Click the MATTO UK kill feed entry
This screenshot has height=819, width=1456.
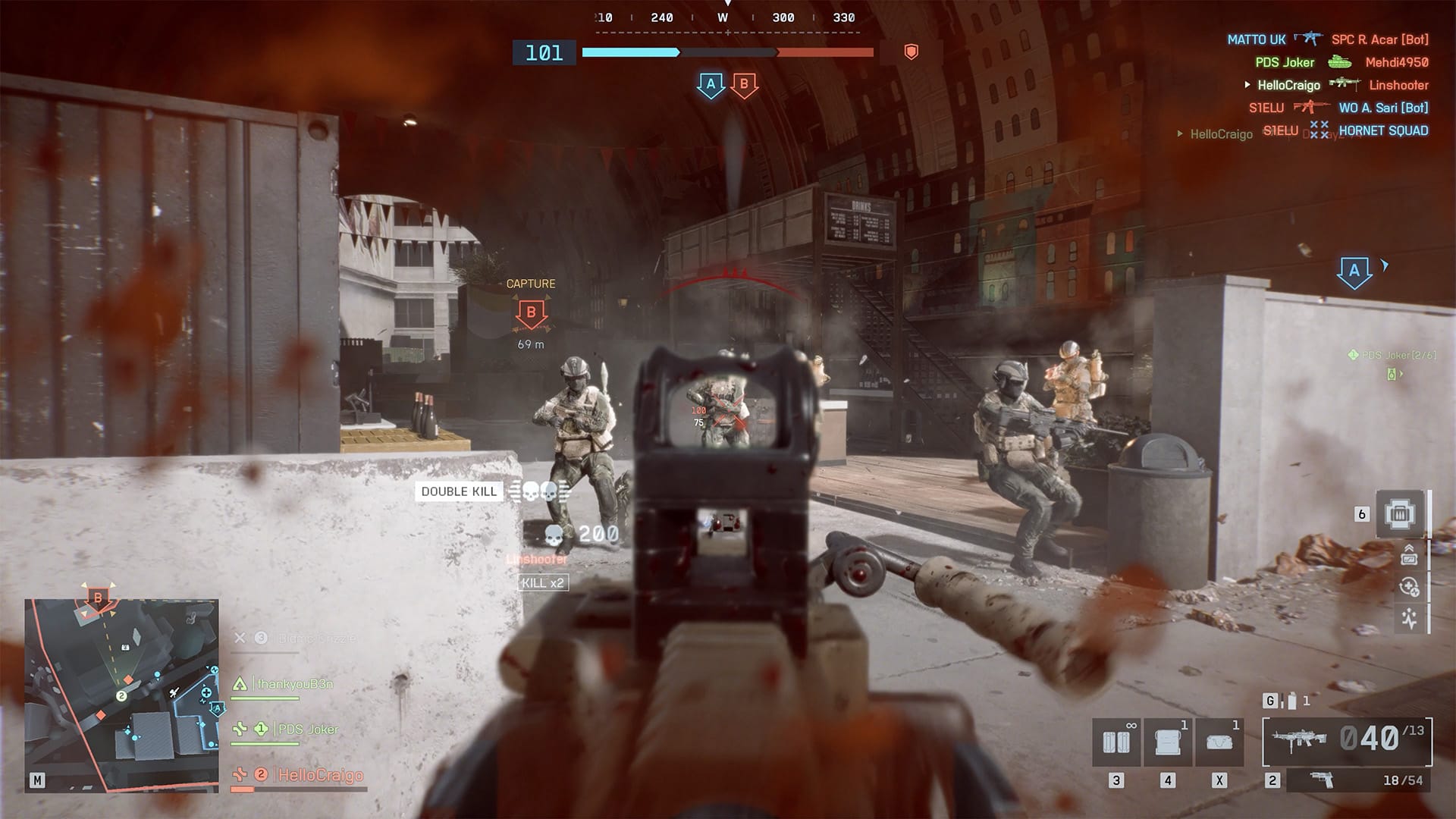[x=1257, y=39]
